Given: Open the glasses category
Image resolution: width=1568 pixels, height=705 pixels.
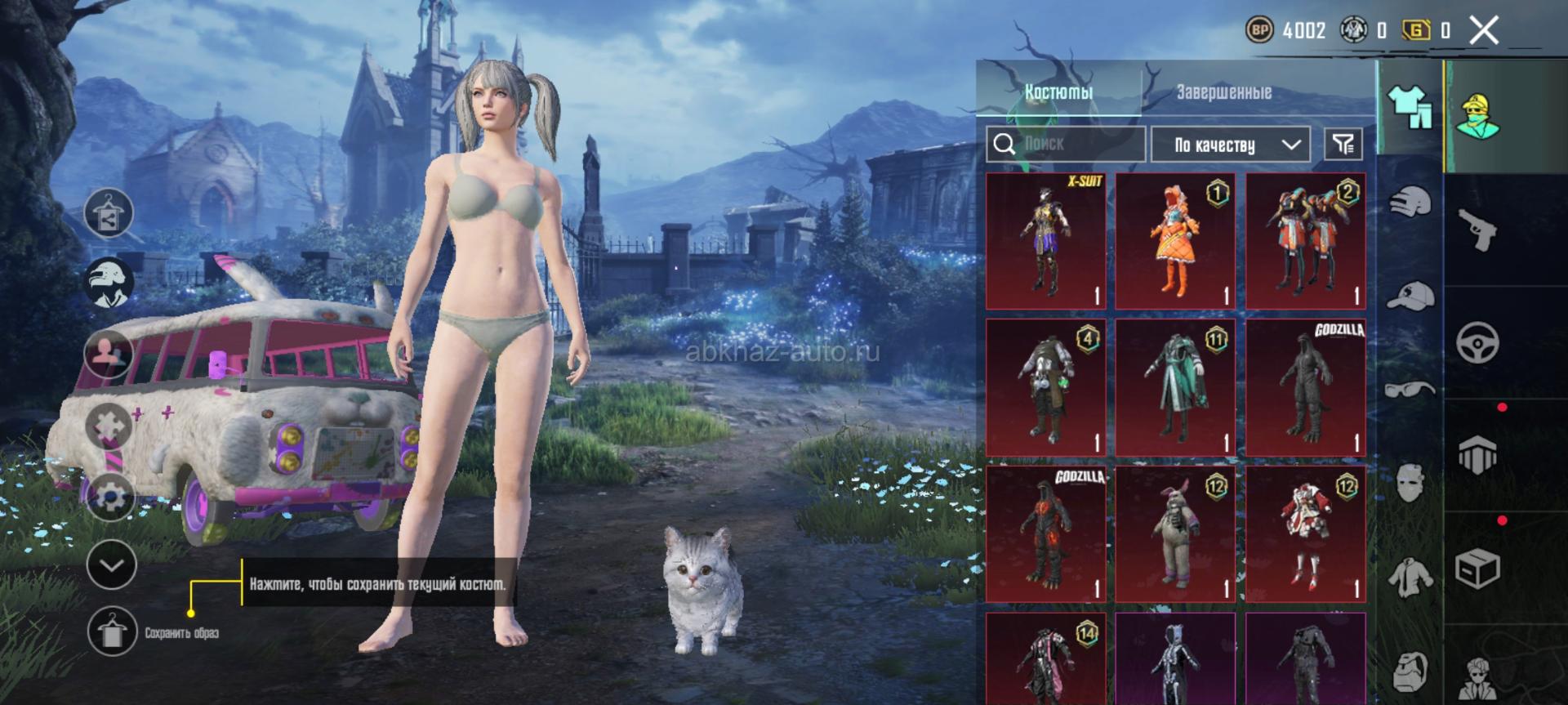Looking at the screenshot, I should point(1410,389).
